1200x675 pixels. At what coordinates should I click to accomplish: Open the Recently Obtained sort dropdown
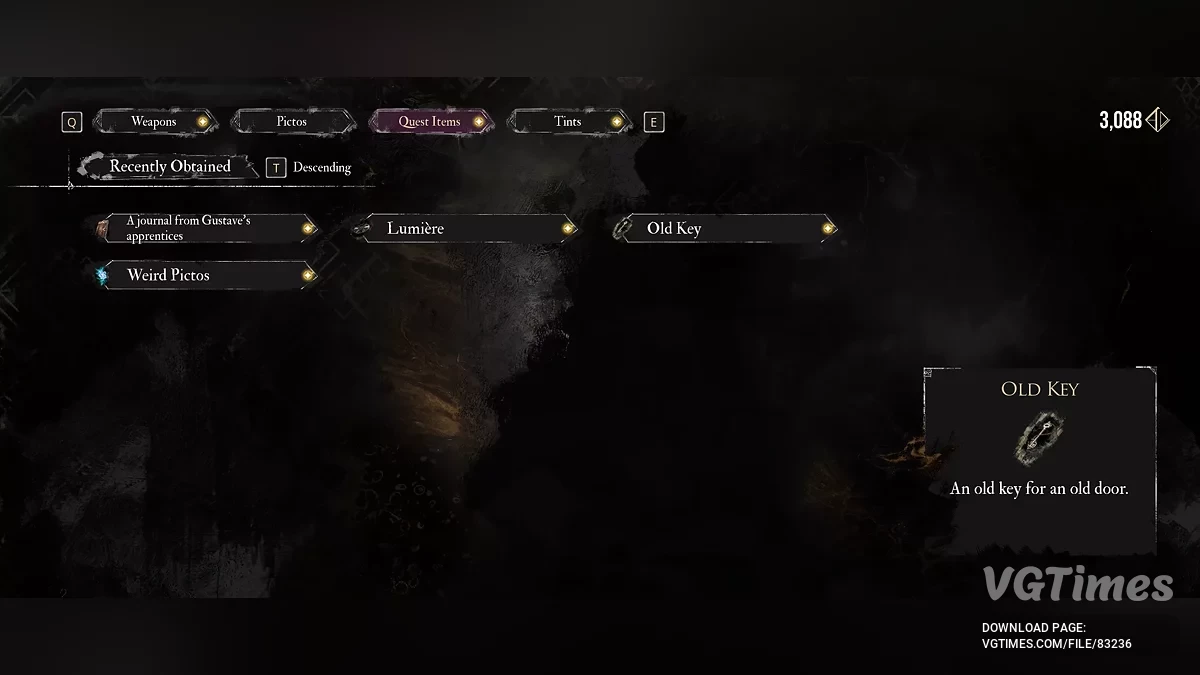coord(169,167)
